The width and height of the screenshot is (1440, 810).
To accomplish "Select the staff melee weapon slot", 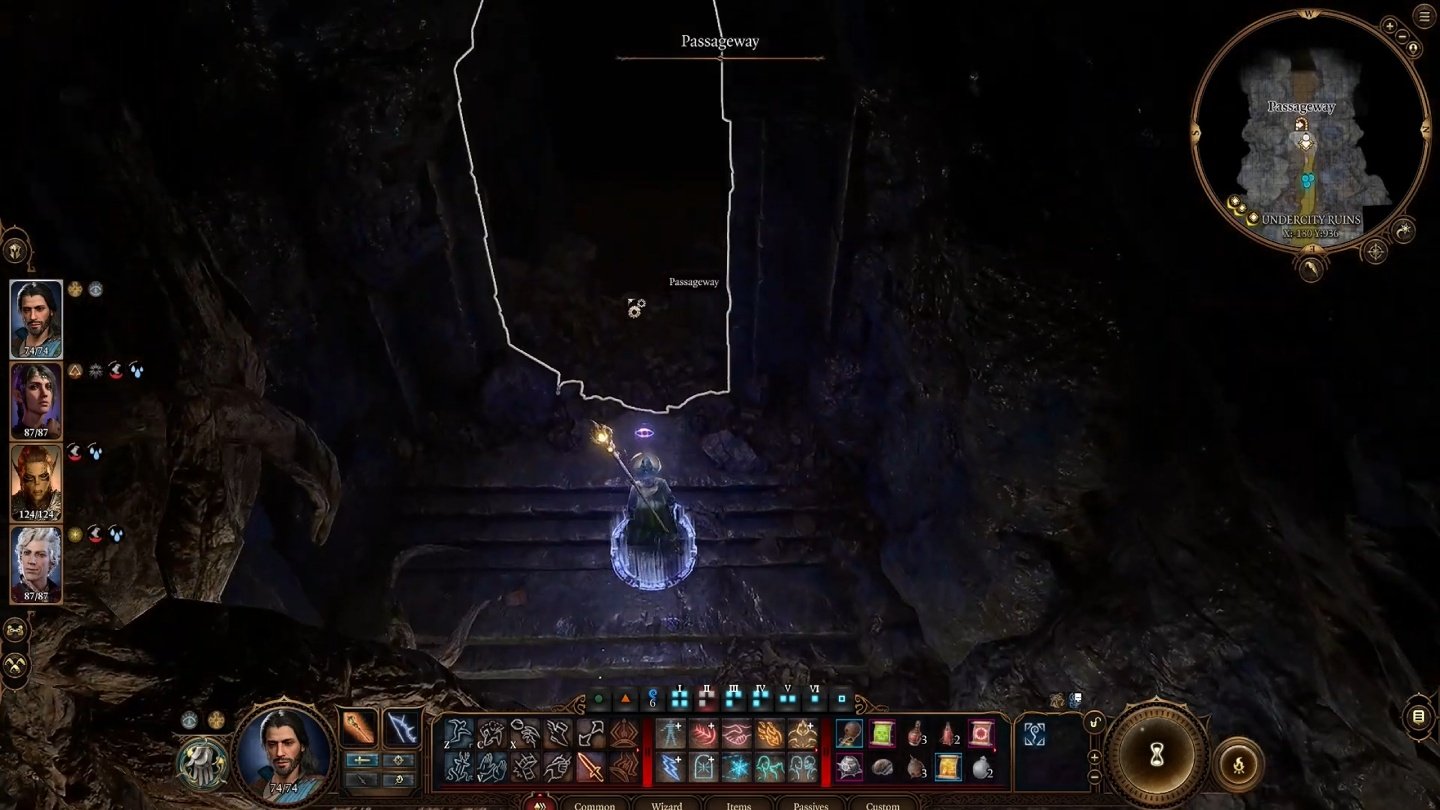I will (358, 728).
